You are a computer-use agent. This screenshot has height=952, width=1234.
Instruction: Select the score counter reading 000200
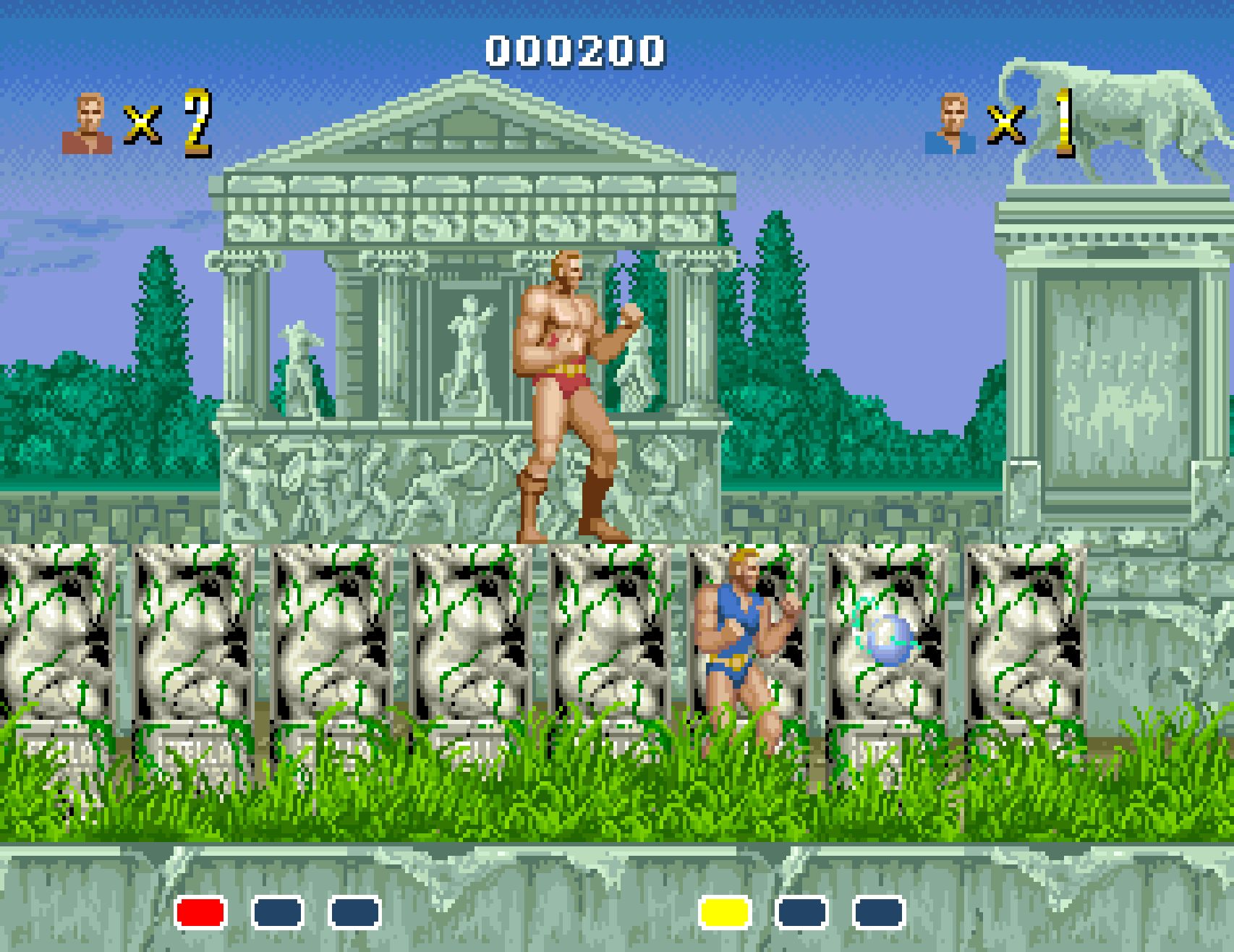point(575,51)
